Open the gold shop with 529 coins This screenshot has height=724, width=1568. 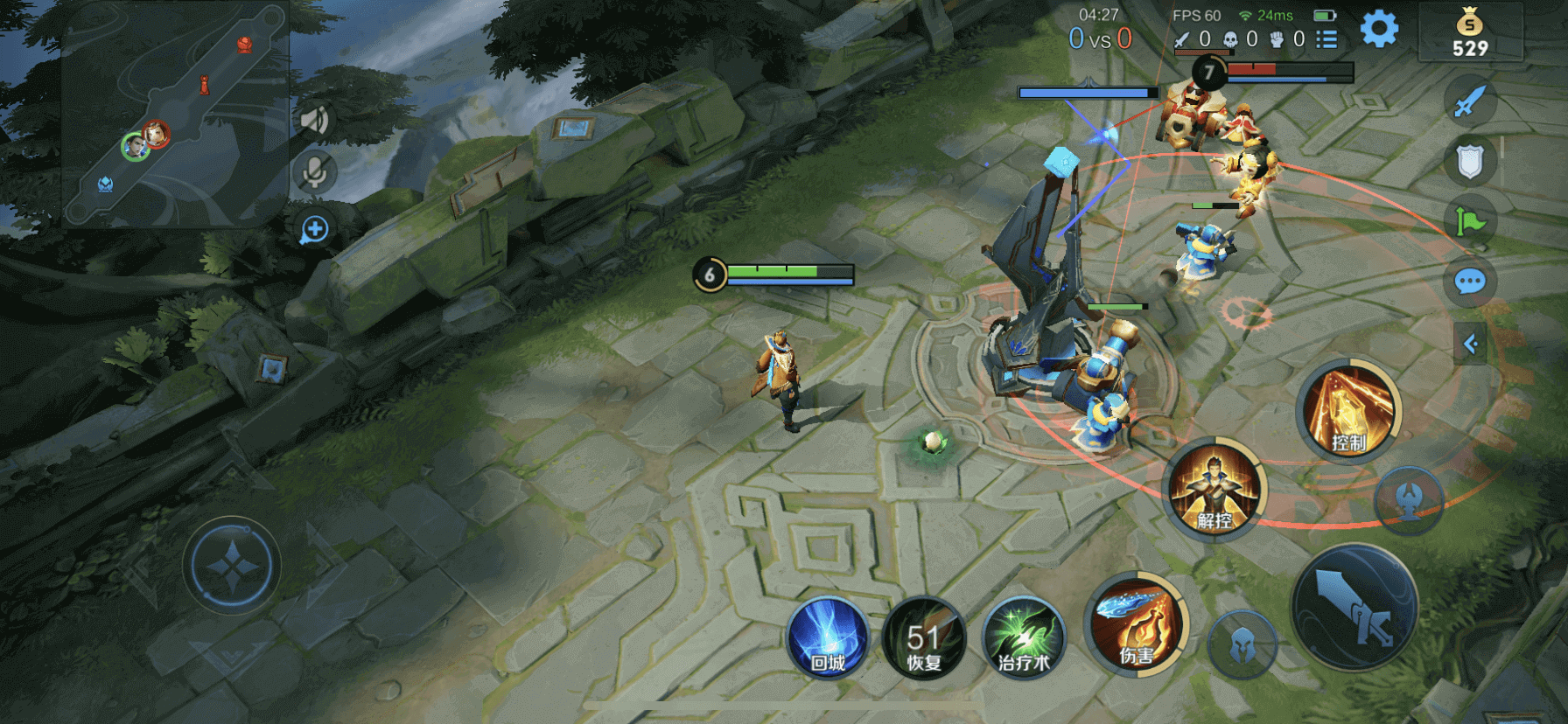point(1470,33)
